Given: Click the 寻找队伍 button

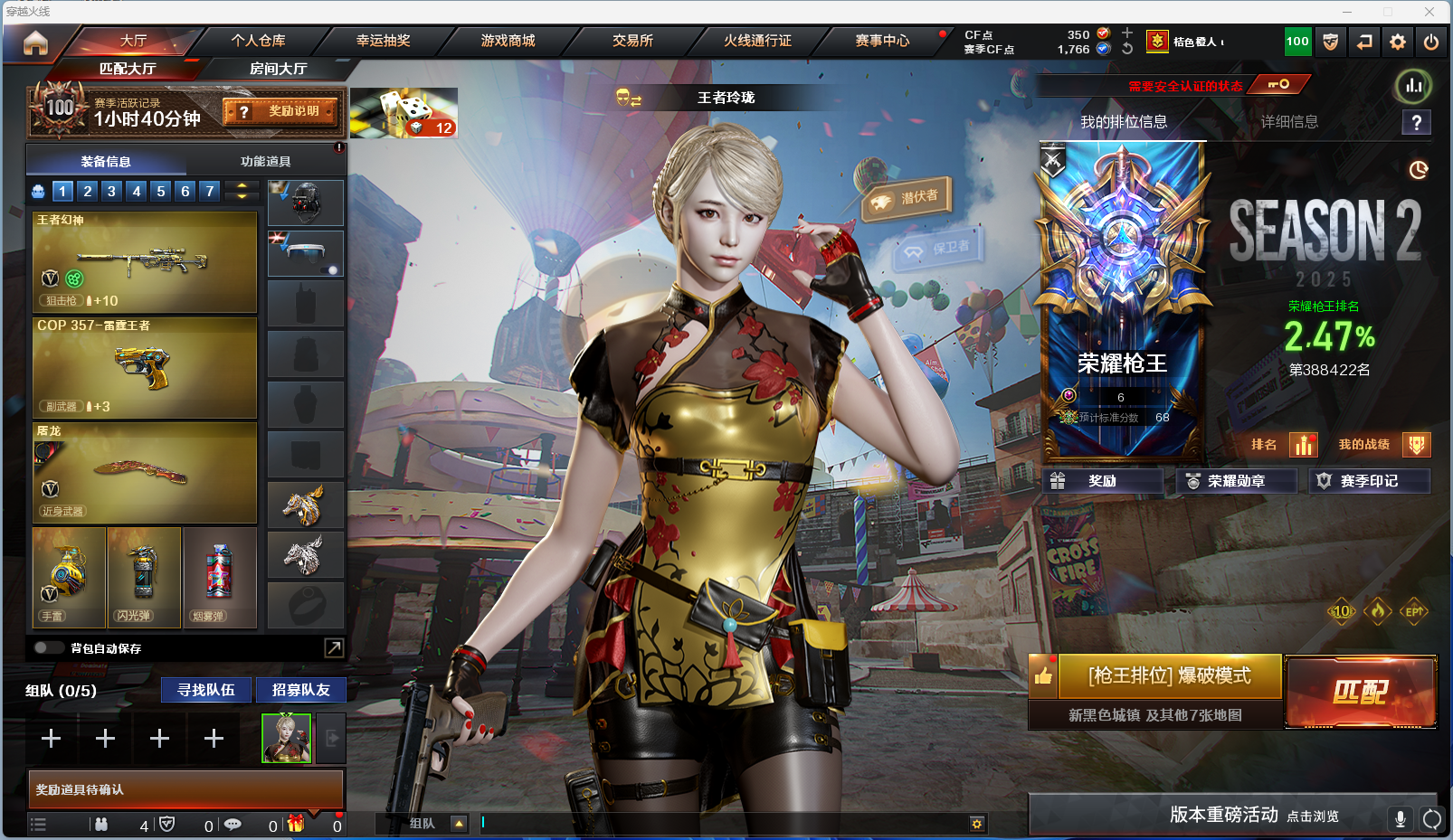Looking at the screenshot, I should (x=206, y=690).
